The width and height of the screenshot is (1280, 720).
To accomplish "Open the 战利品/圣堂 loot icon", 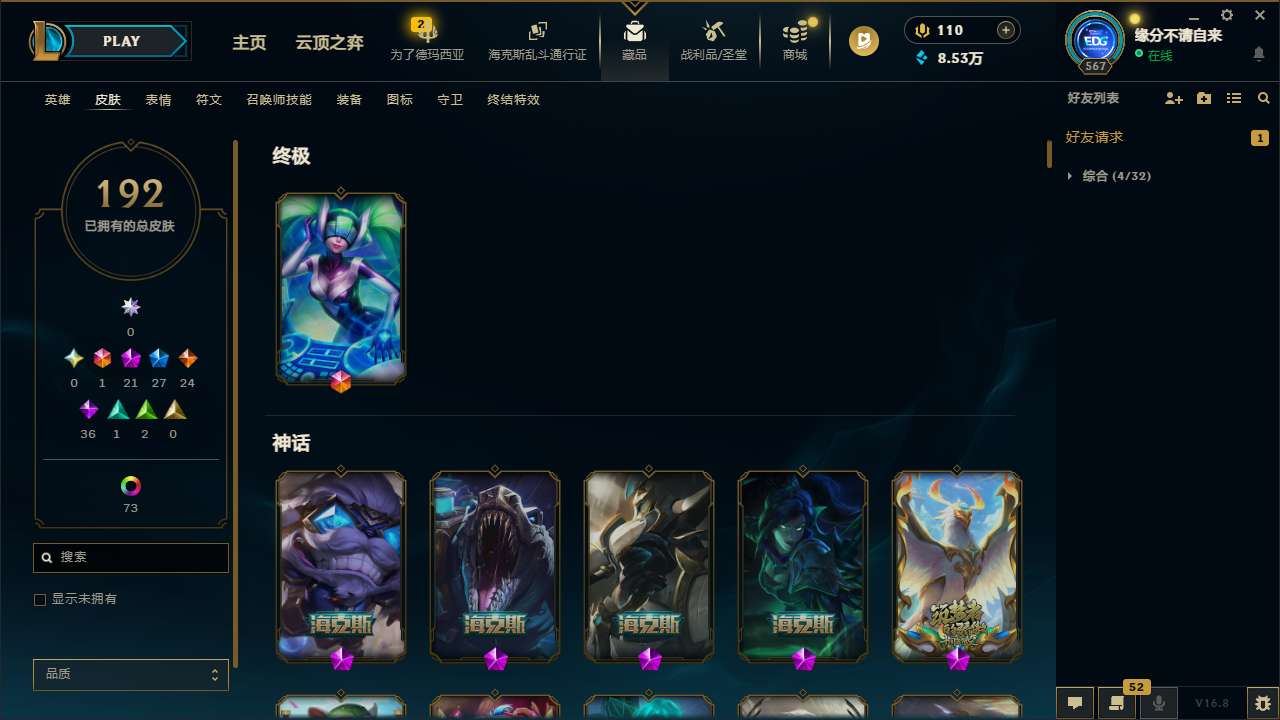I will [713, 38].
